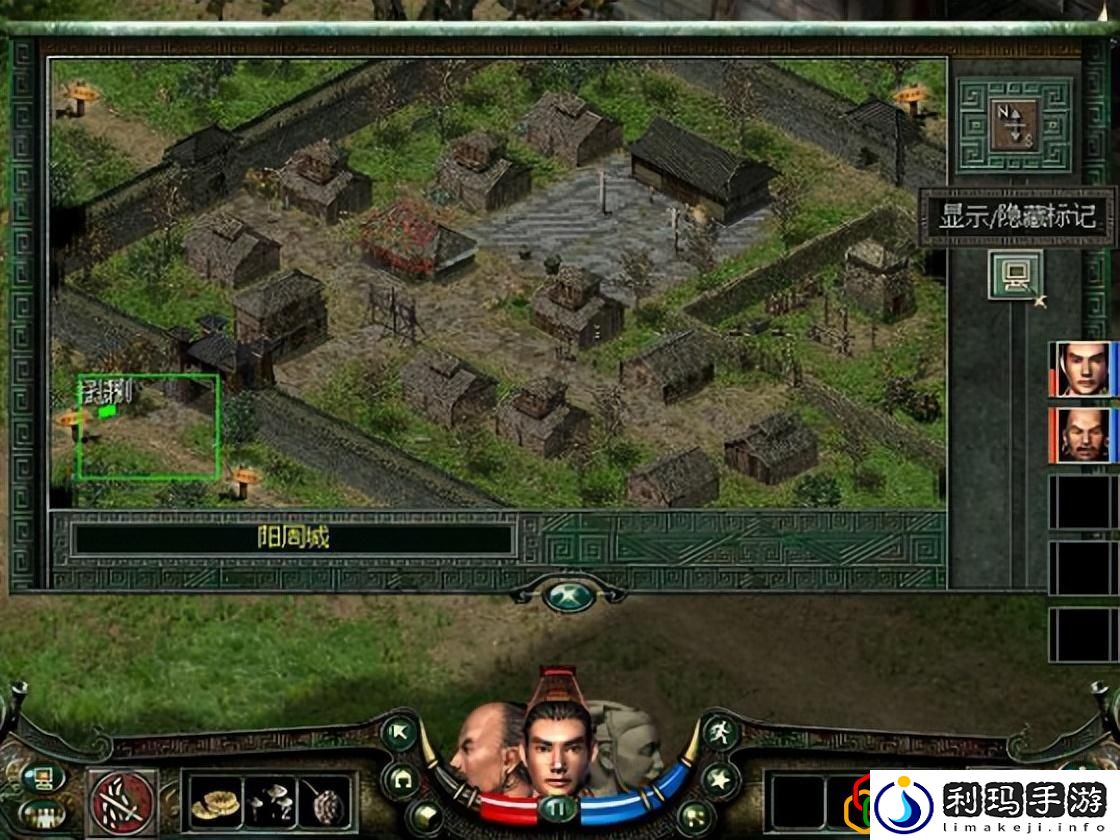Click the green viewport rectangle on the map
This screenshot has height=840, width=1120.
coord(149,426)
